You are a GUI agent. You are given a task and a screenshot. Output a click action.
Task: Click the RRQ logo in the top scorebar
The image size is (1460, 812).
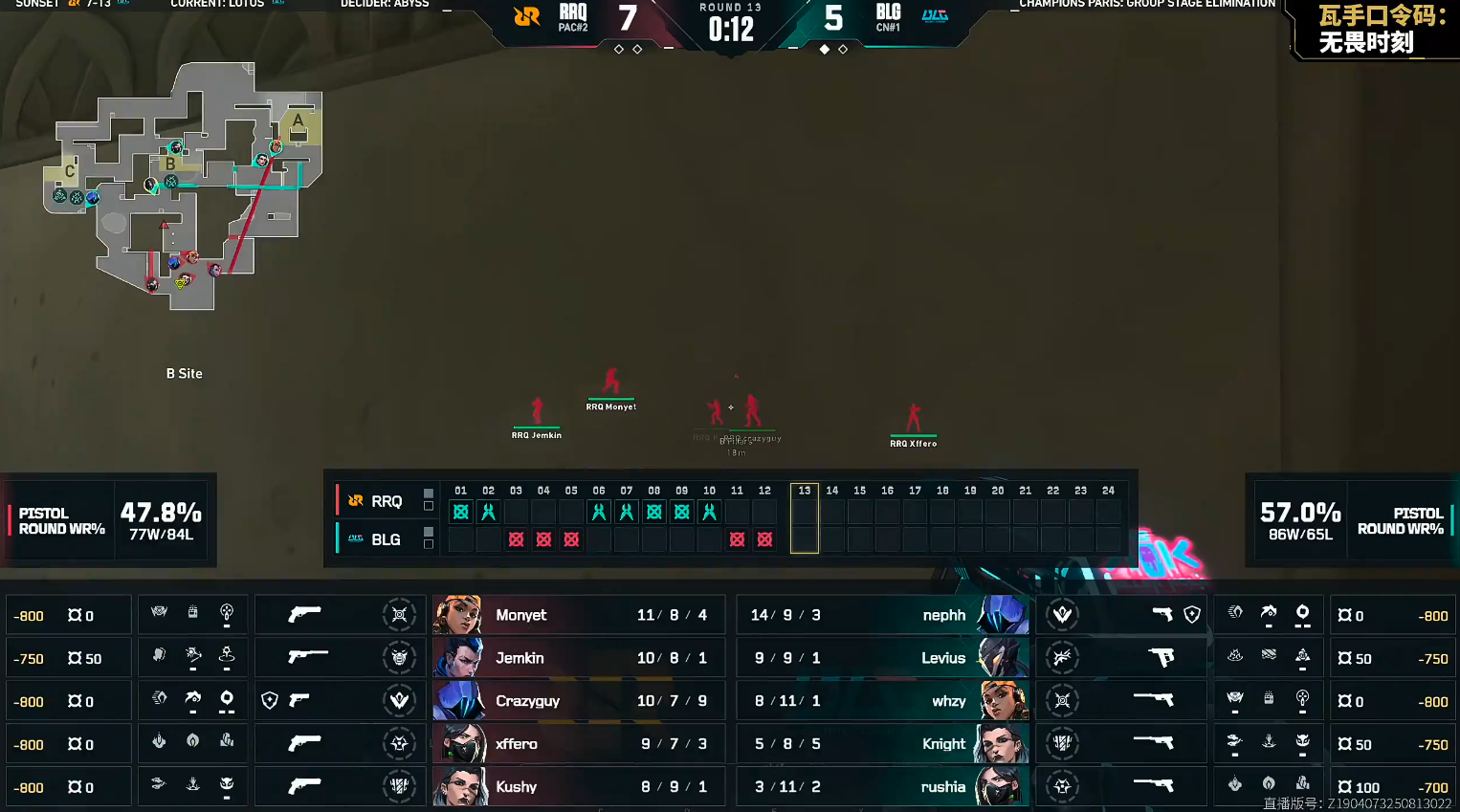(527, 16)
